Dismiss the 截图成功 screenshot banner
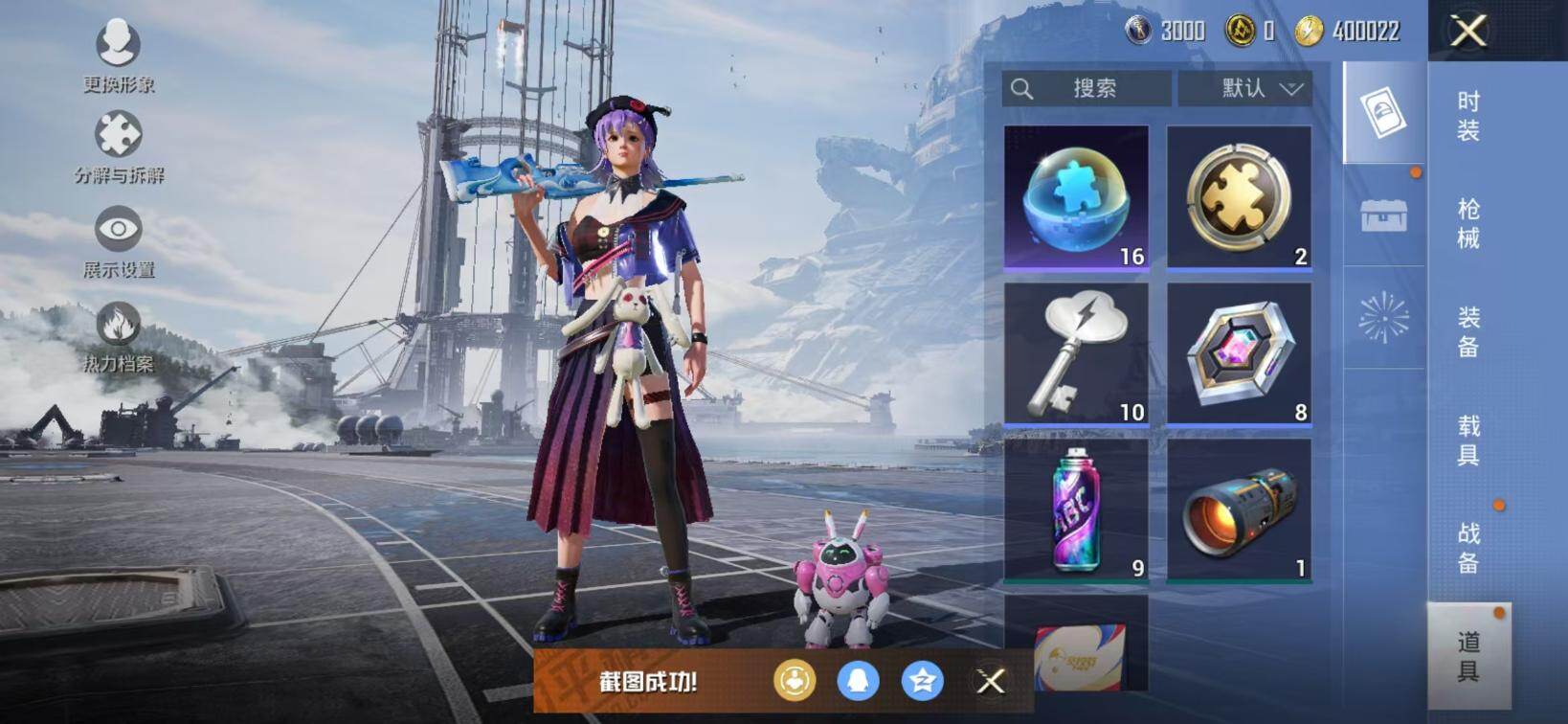Image resolution: width=1568 pixels, height=724 pixels. pyautogui.click(x=991, y=681)
